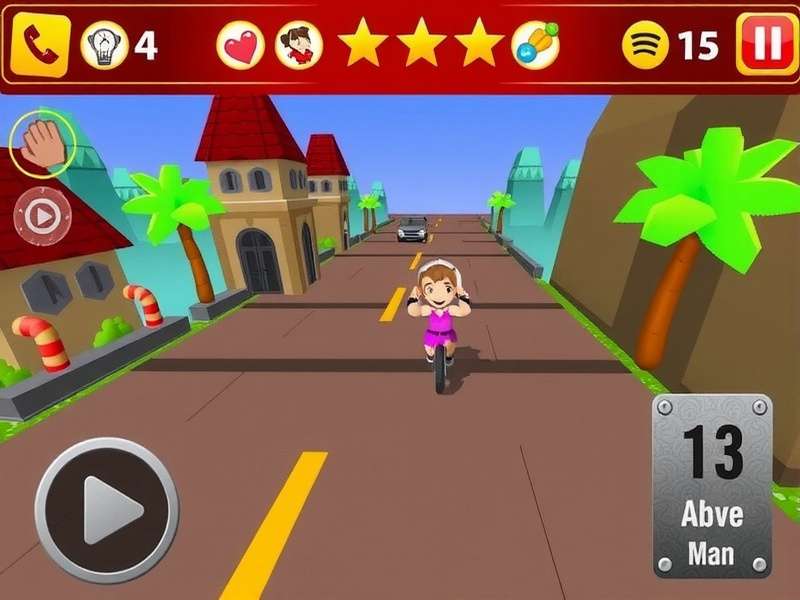Open the girl character portrait
Screen dimensions: 800x600
[298, 45]
